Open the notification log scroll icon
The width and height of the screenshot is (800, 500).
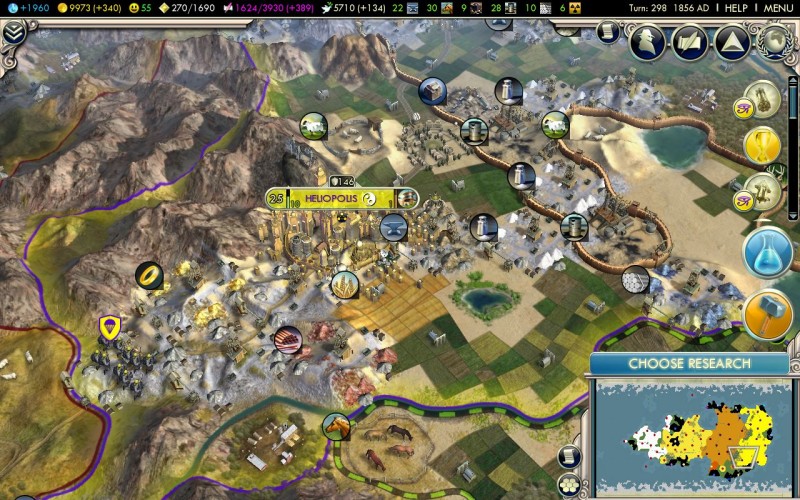(x=609, y=32)
